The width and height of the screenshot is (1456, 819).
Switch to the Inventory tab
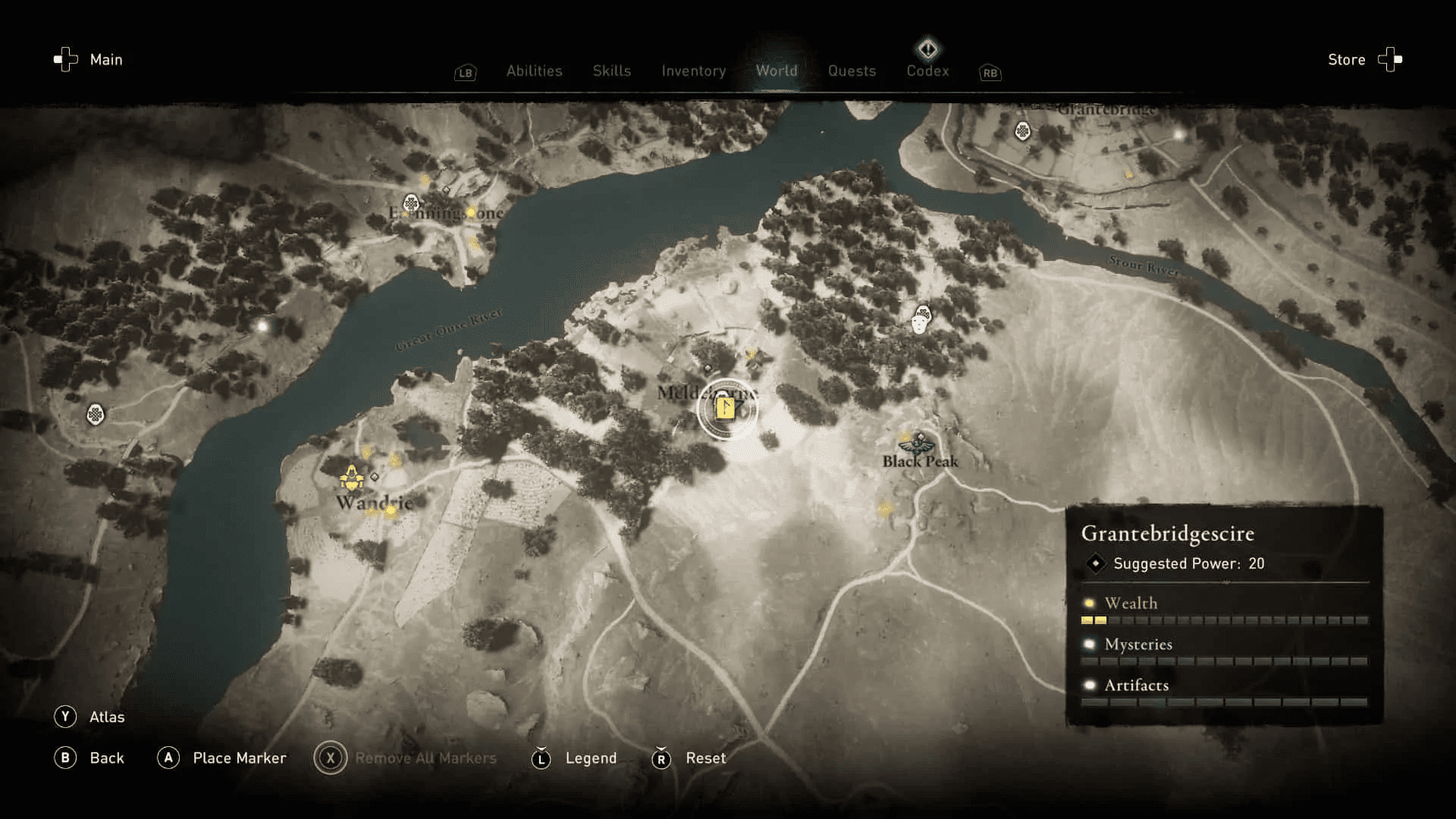[x=693, y=71]
